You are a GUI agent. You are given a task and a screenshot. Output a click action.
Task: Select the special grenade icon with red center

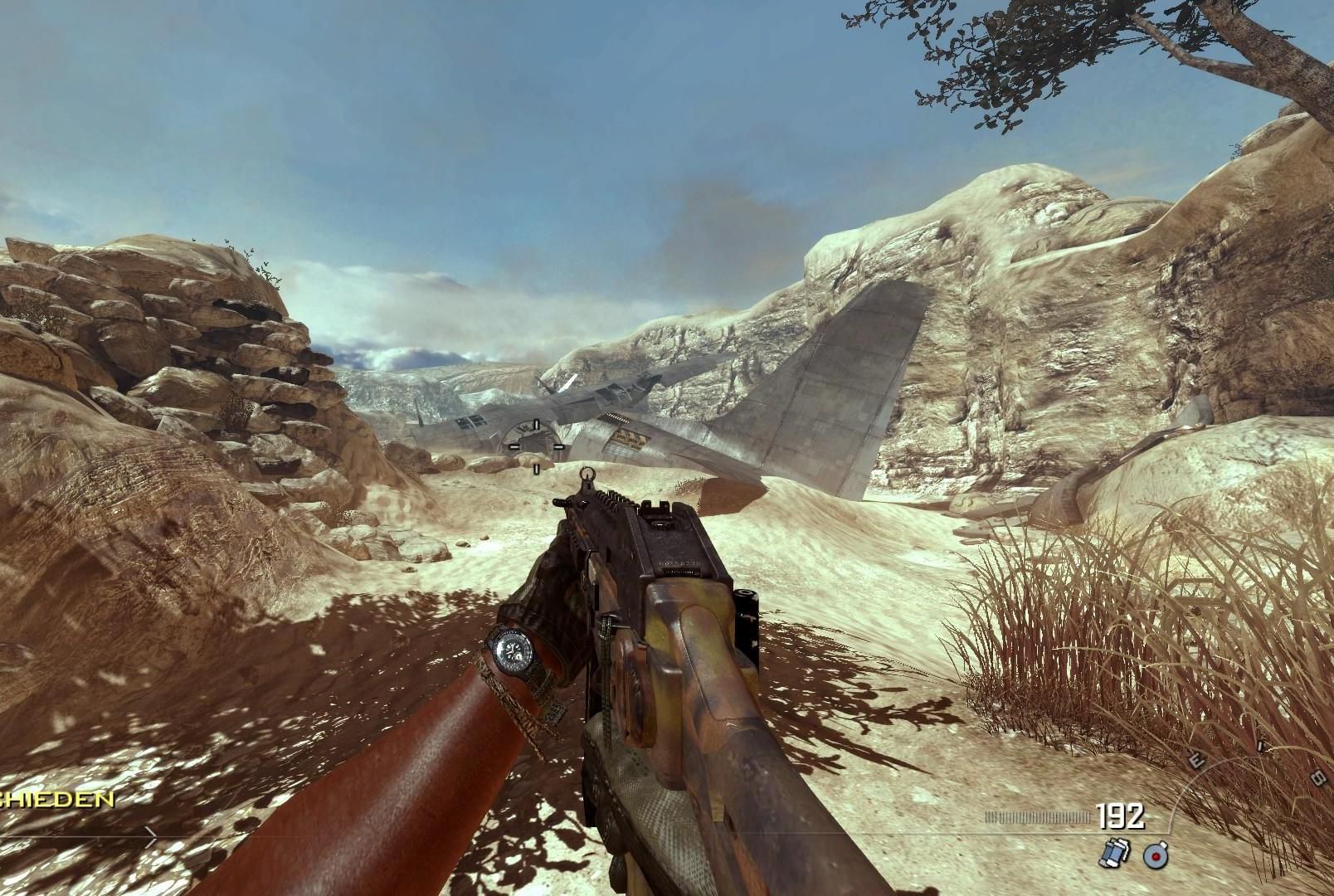point(1156,855)
